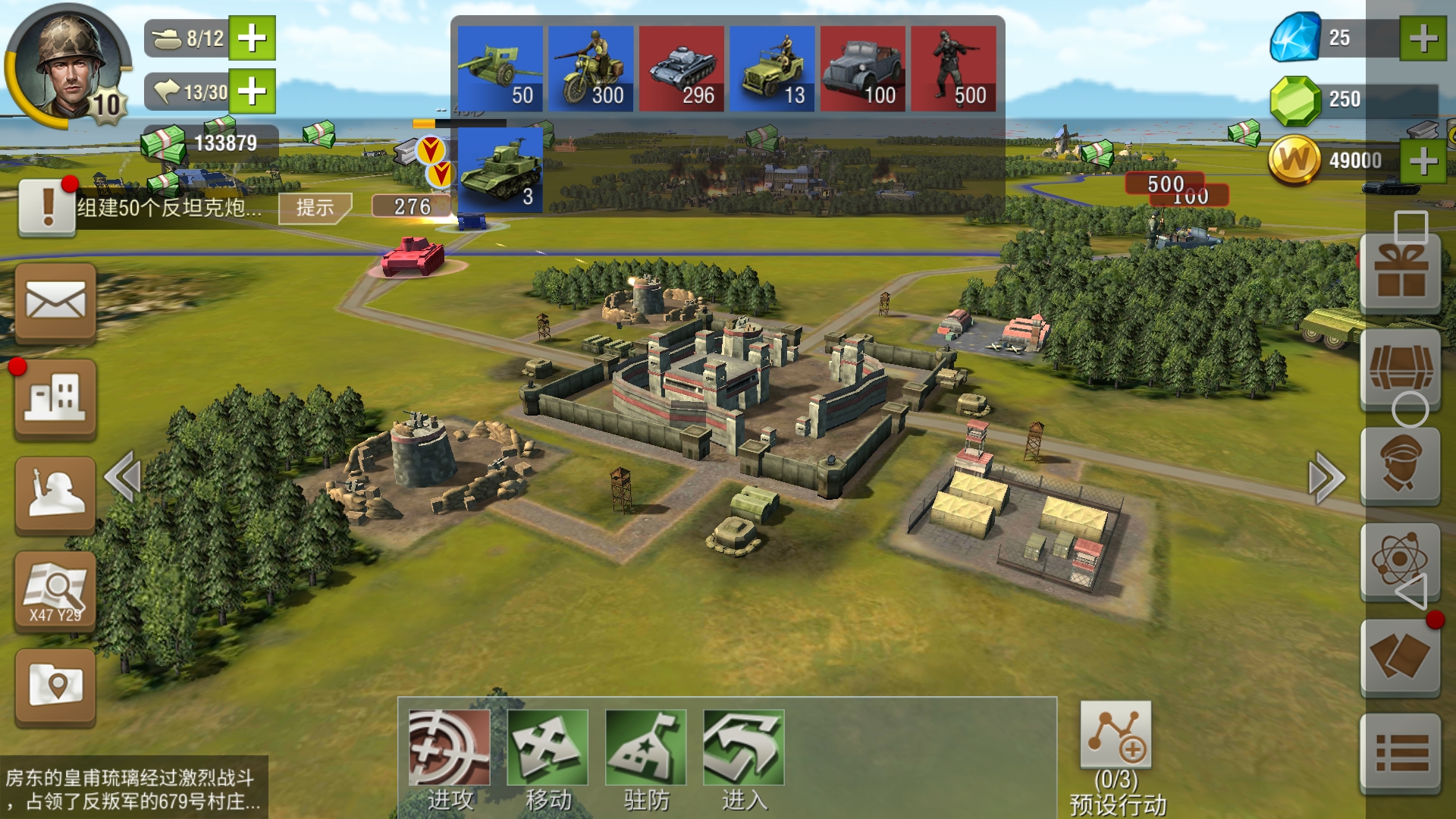Add more gold W coins
Viewport: 1456px width, 819px height.
[x=1423, y=161]
